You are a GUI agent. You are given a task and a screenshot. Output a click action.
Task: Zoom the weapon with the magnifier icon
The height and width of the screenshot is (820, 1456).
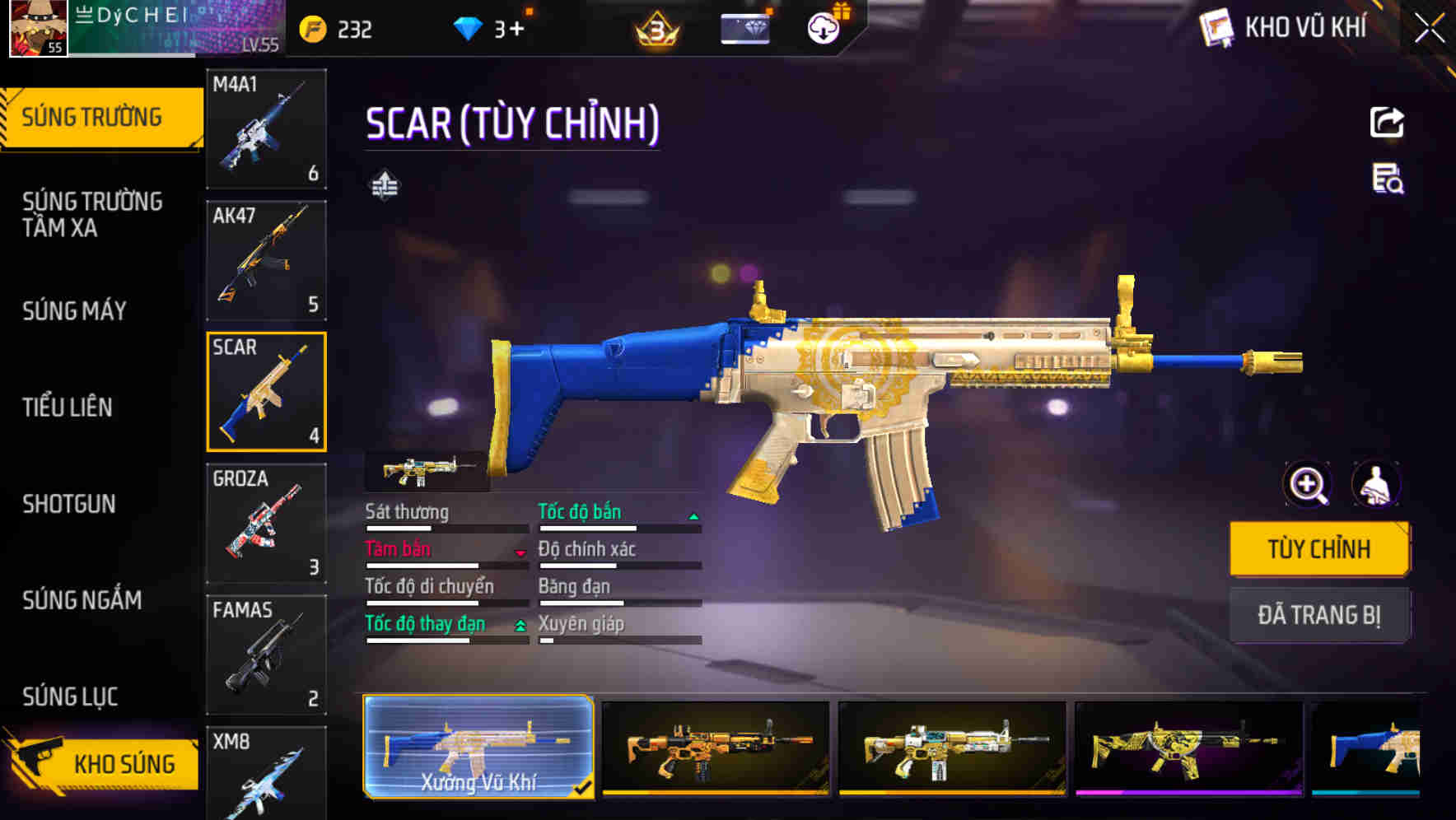coord(1306,485)
